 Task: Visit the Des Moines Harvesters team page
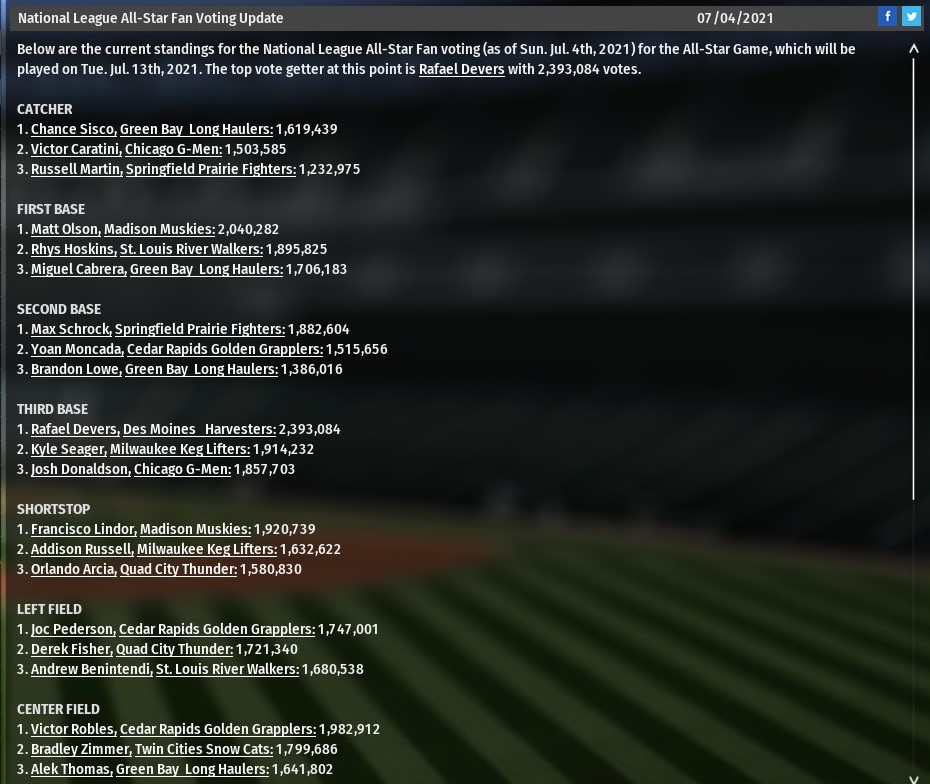[x=199, y=429]
